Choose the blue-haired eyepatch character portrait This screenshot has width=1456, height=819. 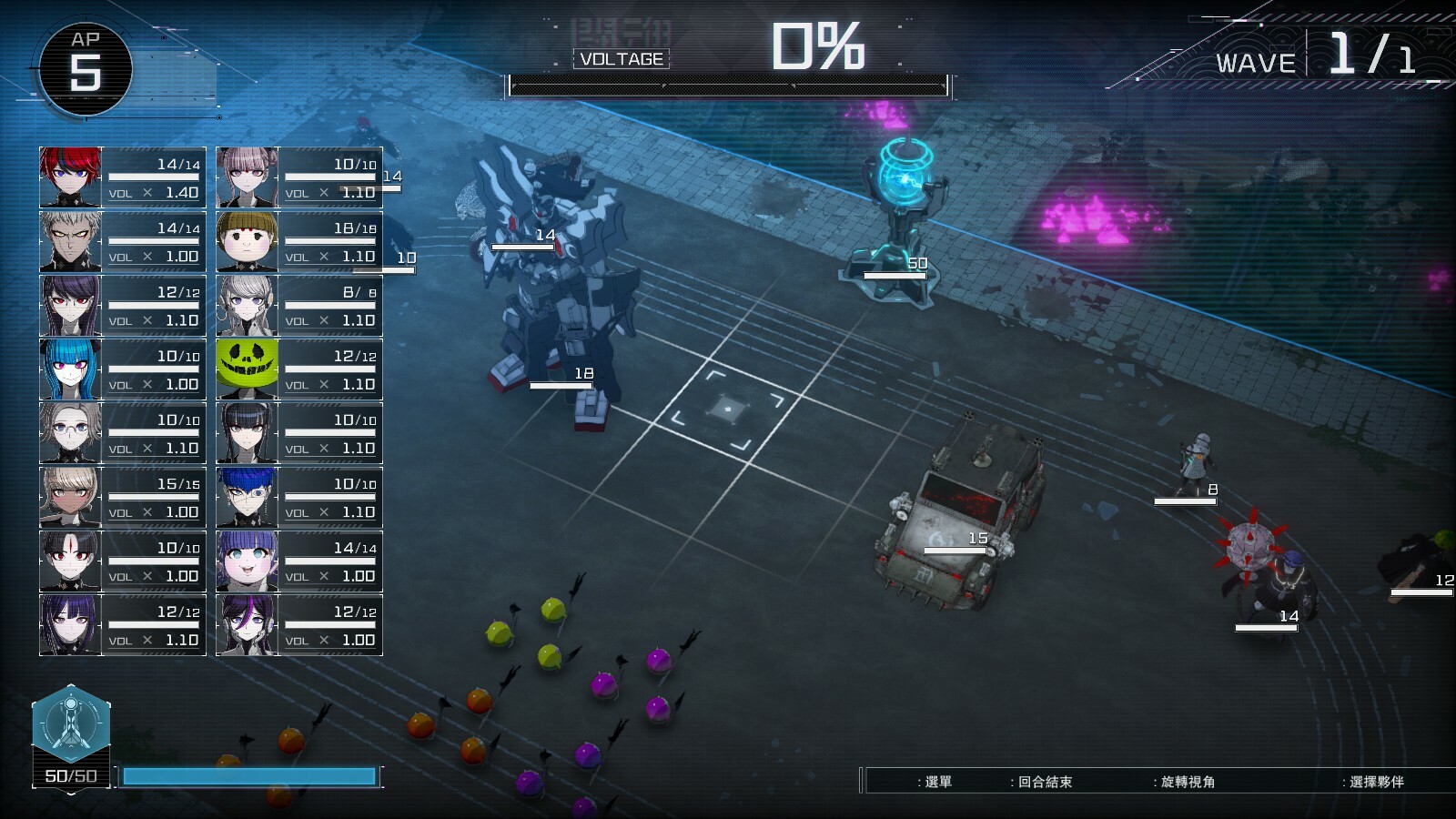coord(248,497)
